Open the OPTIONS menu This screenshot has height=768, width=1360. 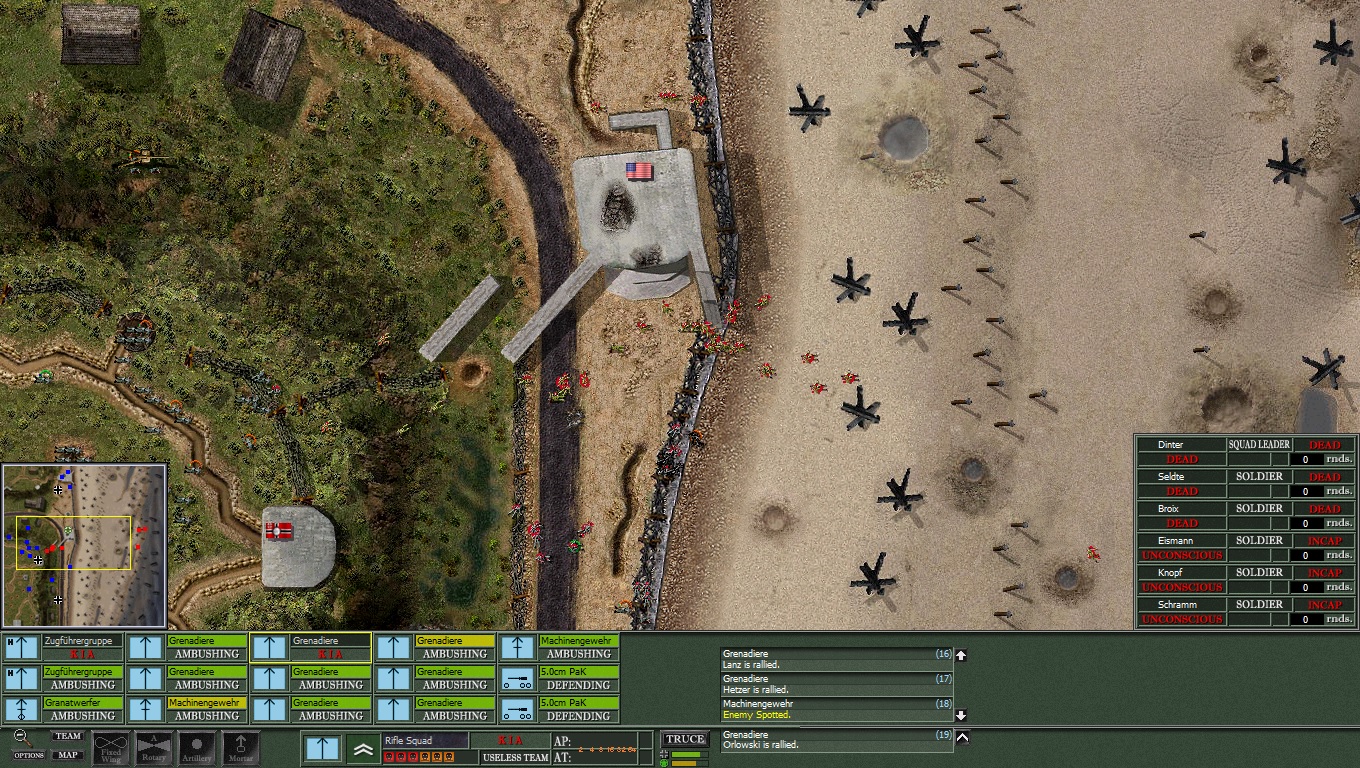click(x=28, y=755)
